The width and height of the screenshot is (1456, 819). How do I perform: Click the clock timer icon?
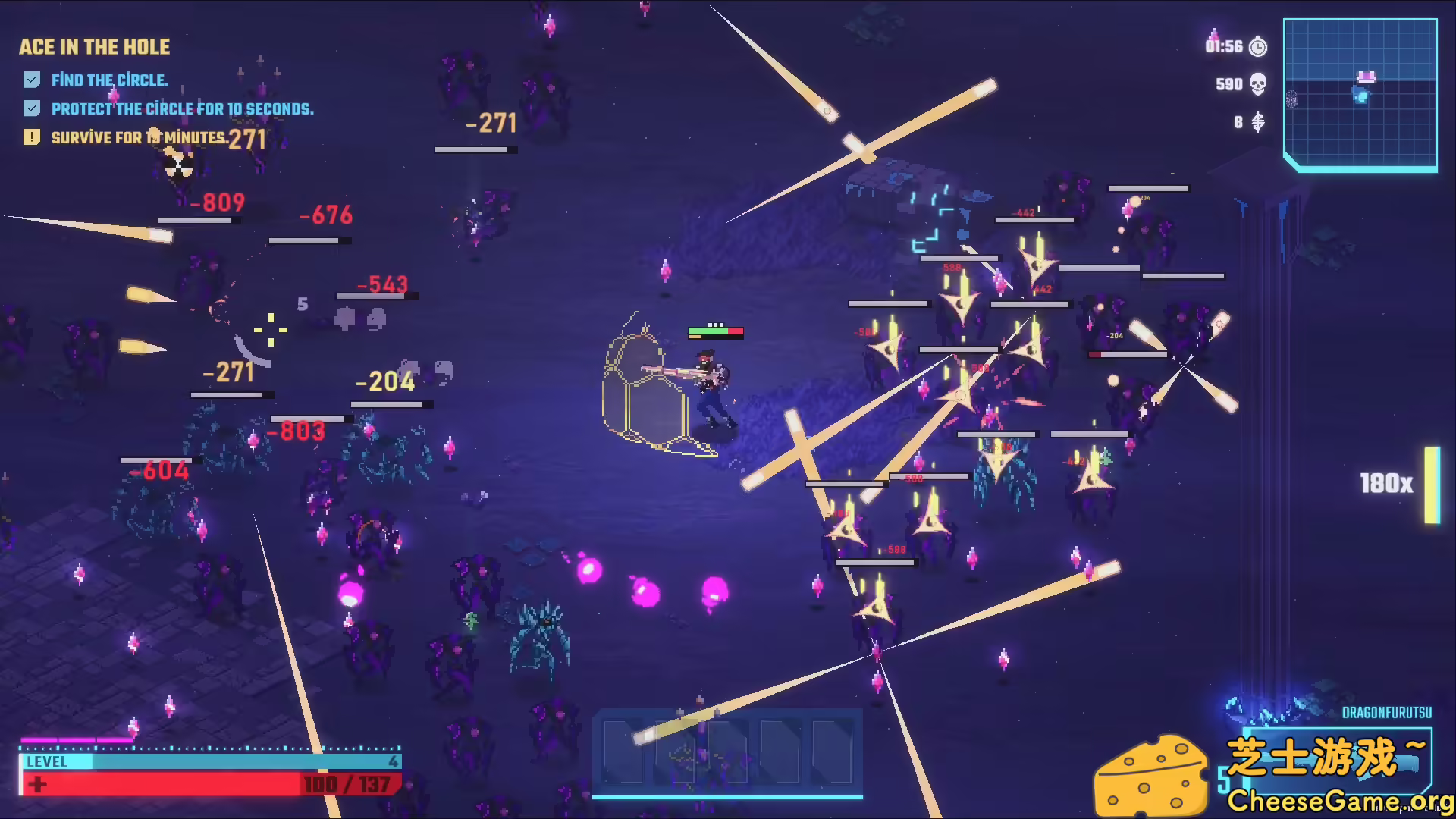[1257, 46]
